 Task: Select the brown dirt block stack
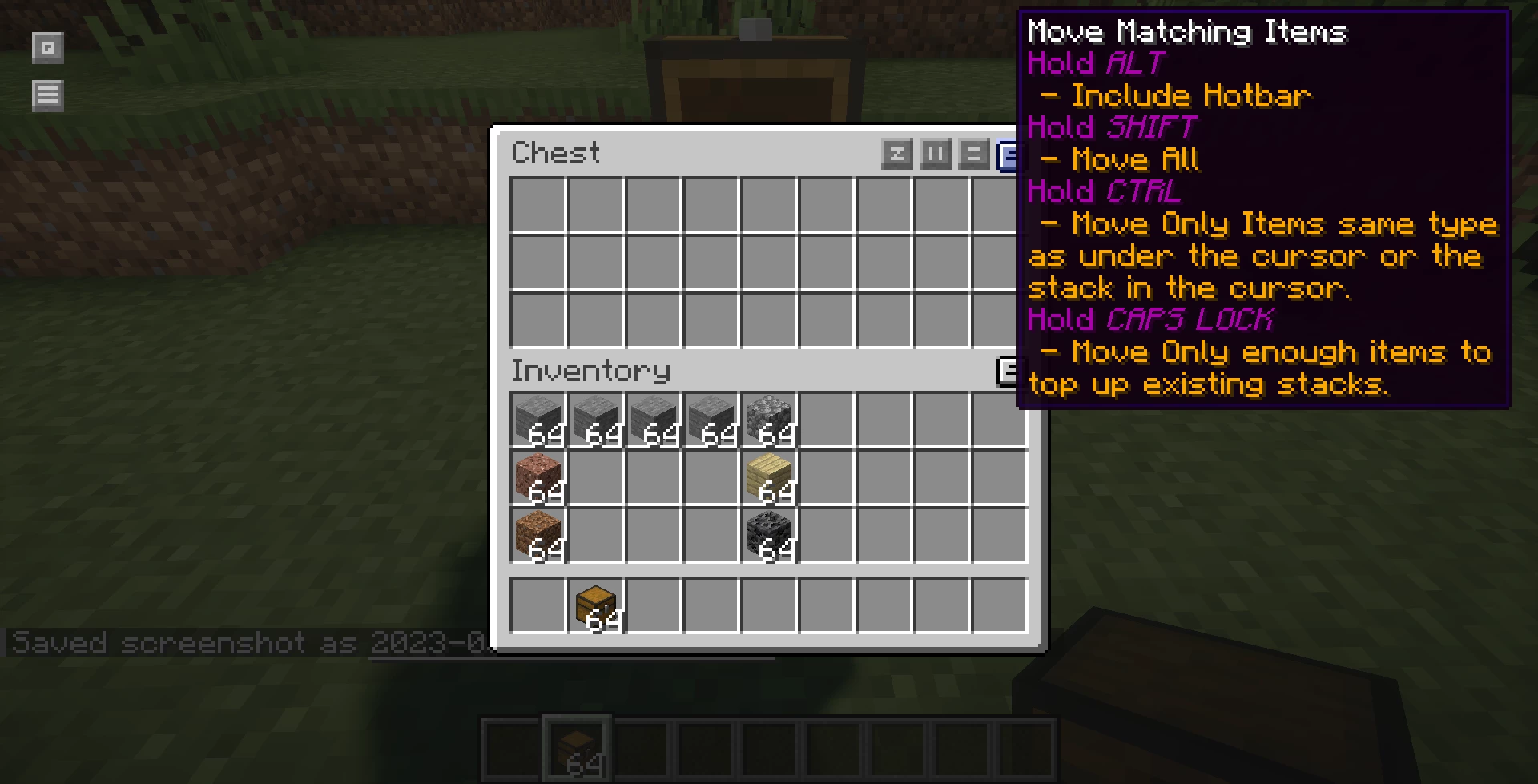click(538, 535)
